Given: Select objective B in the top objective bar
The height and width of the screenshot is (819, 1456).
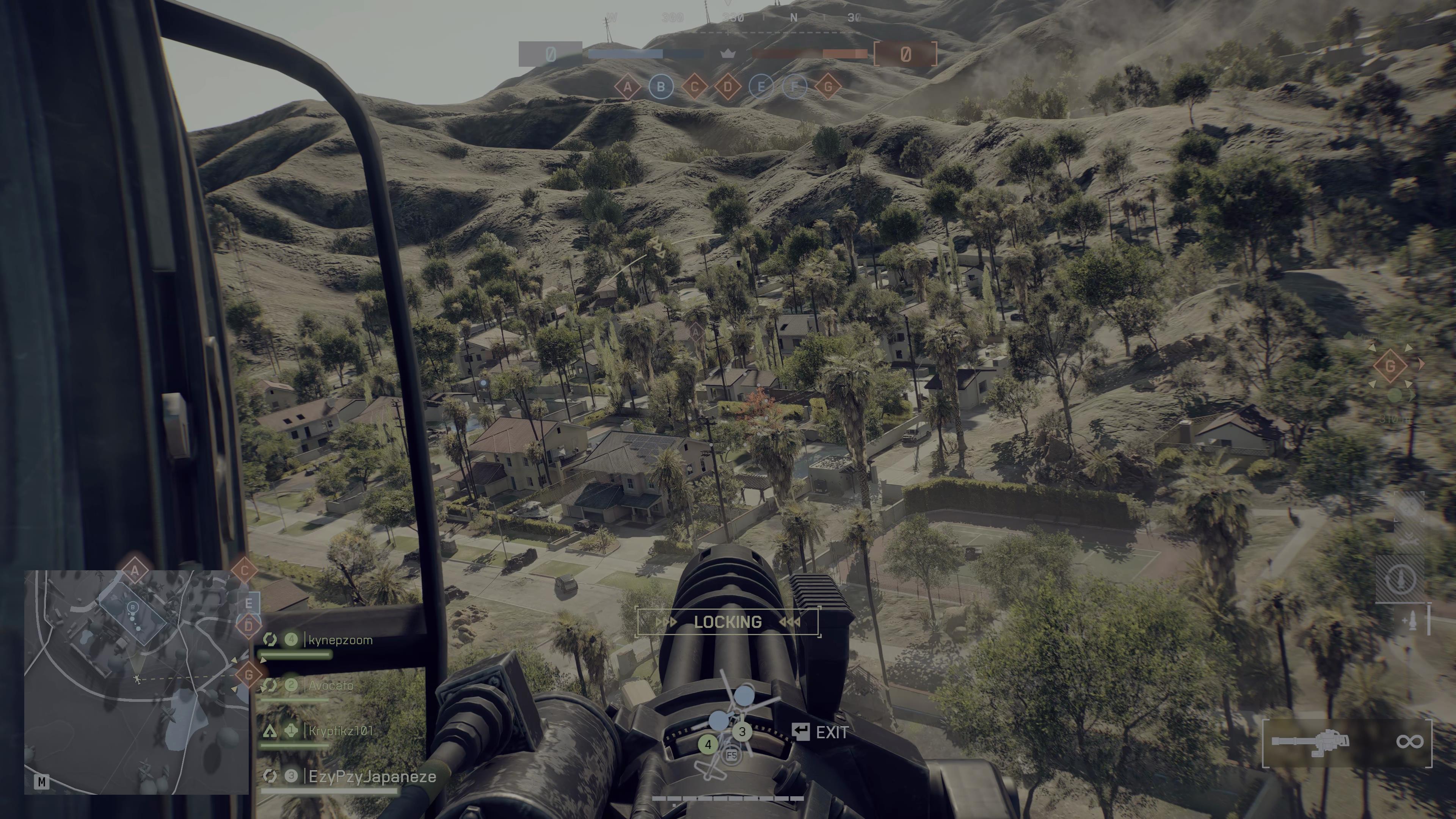Looking at the screenshot, I should pos(661,87).
